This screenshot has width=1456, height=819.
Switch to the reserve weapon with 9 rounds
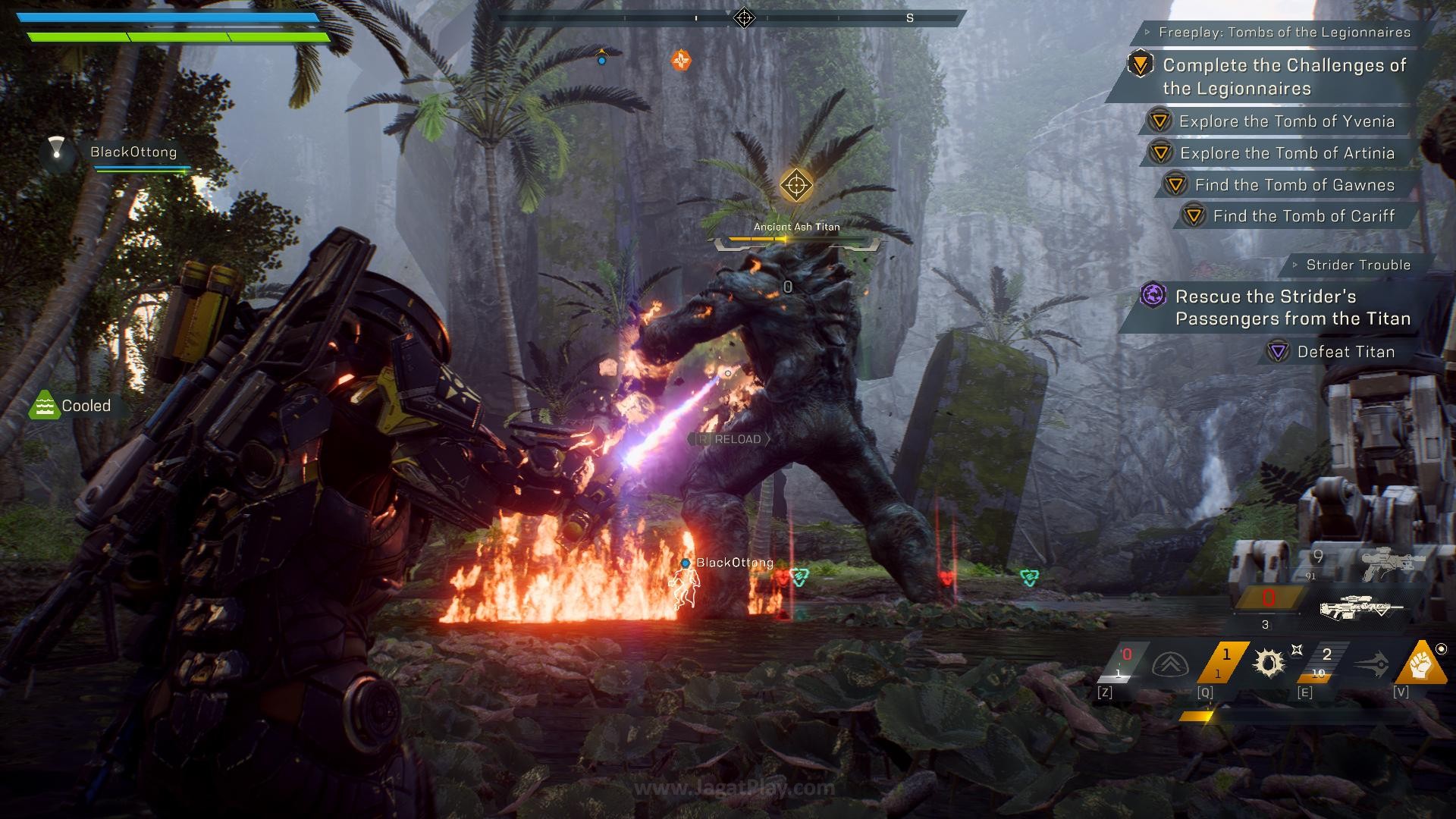click(1392, 563)
